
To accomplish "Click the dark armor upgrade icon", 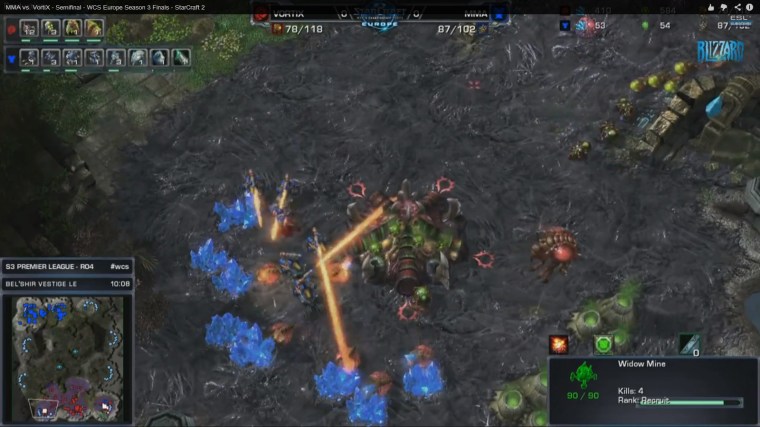I will (x=688, y=344).
